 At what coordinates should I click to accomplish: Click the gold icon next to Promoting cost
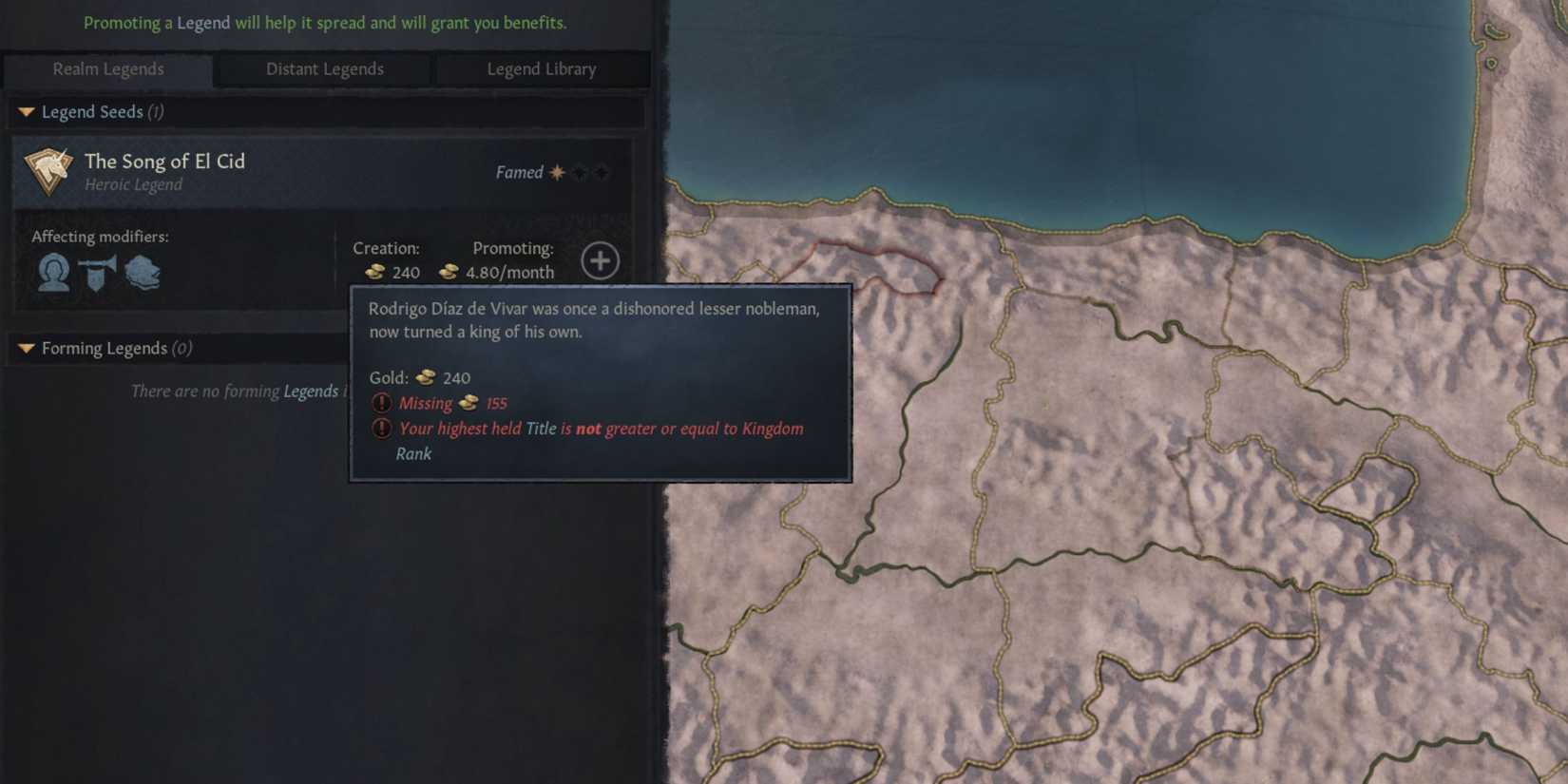pyautogui.click(x=448, y=273)
